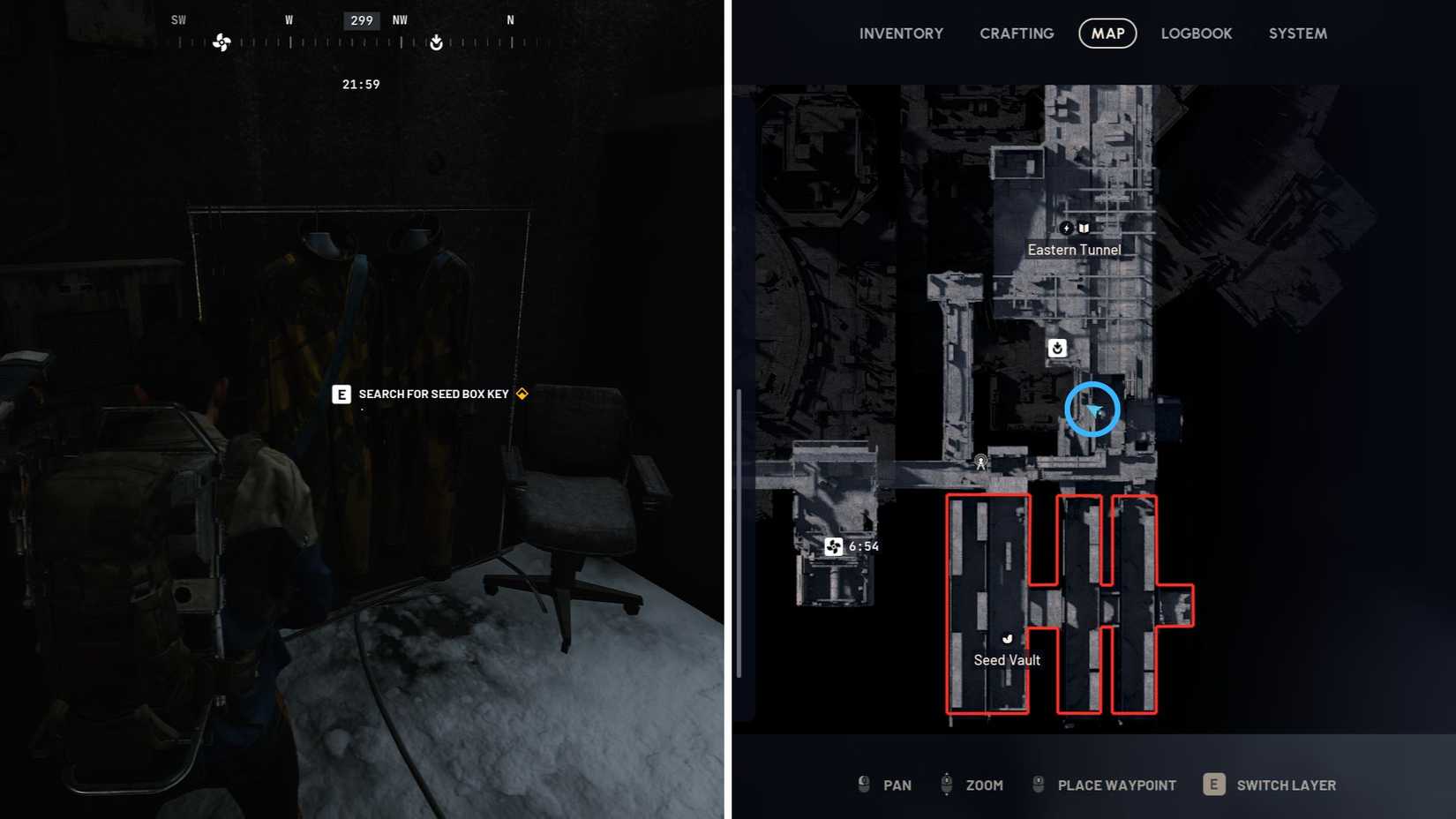The image size is (1456, 819).
Task: Open the MAP tab
Action: point(1107,33)
